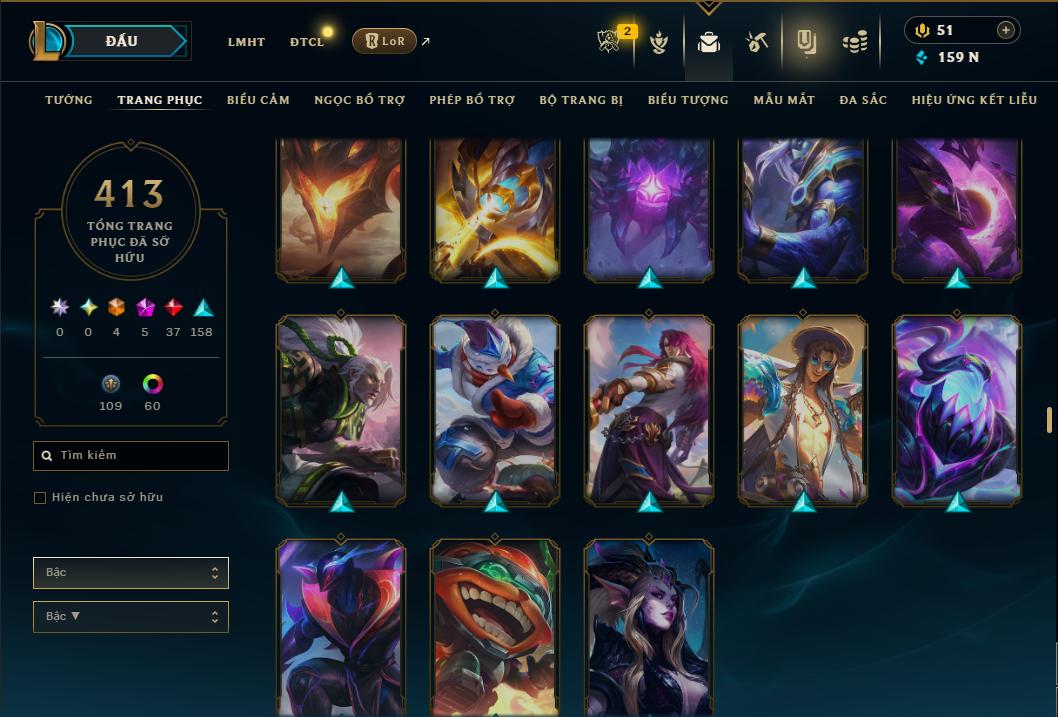Open the LMHT home link

pyautogui.click(x=246, y=42)
